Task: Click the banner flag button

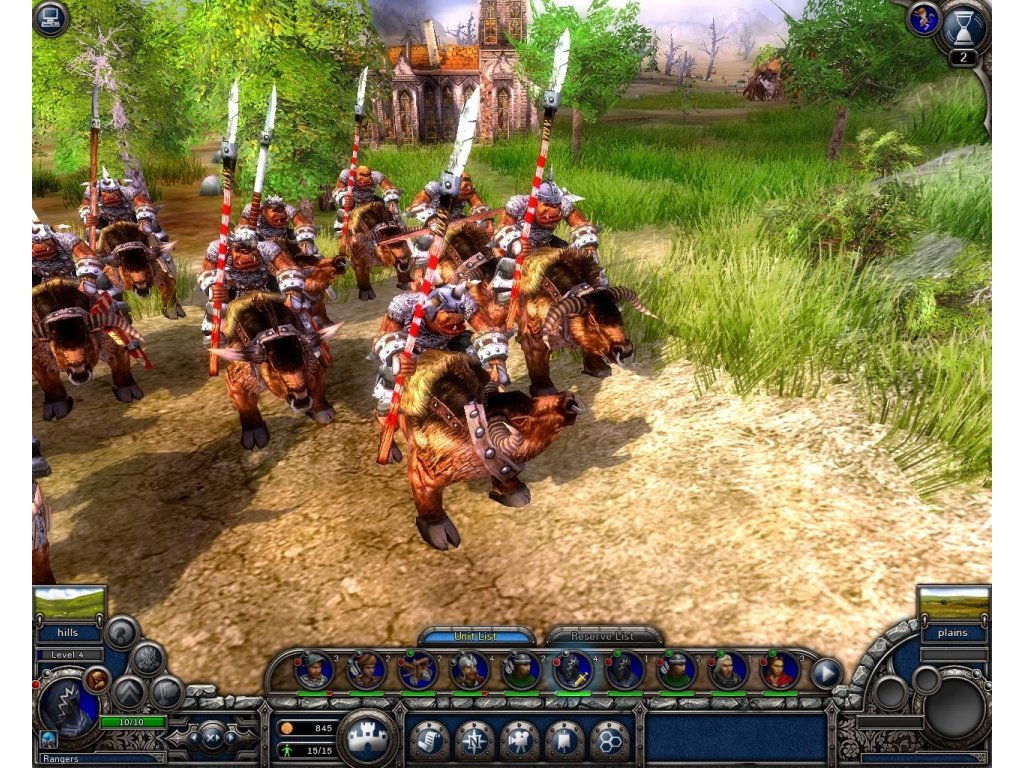Action: 564,740
